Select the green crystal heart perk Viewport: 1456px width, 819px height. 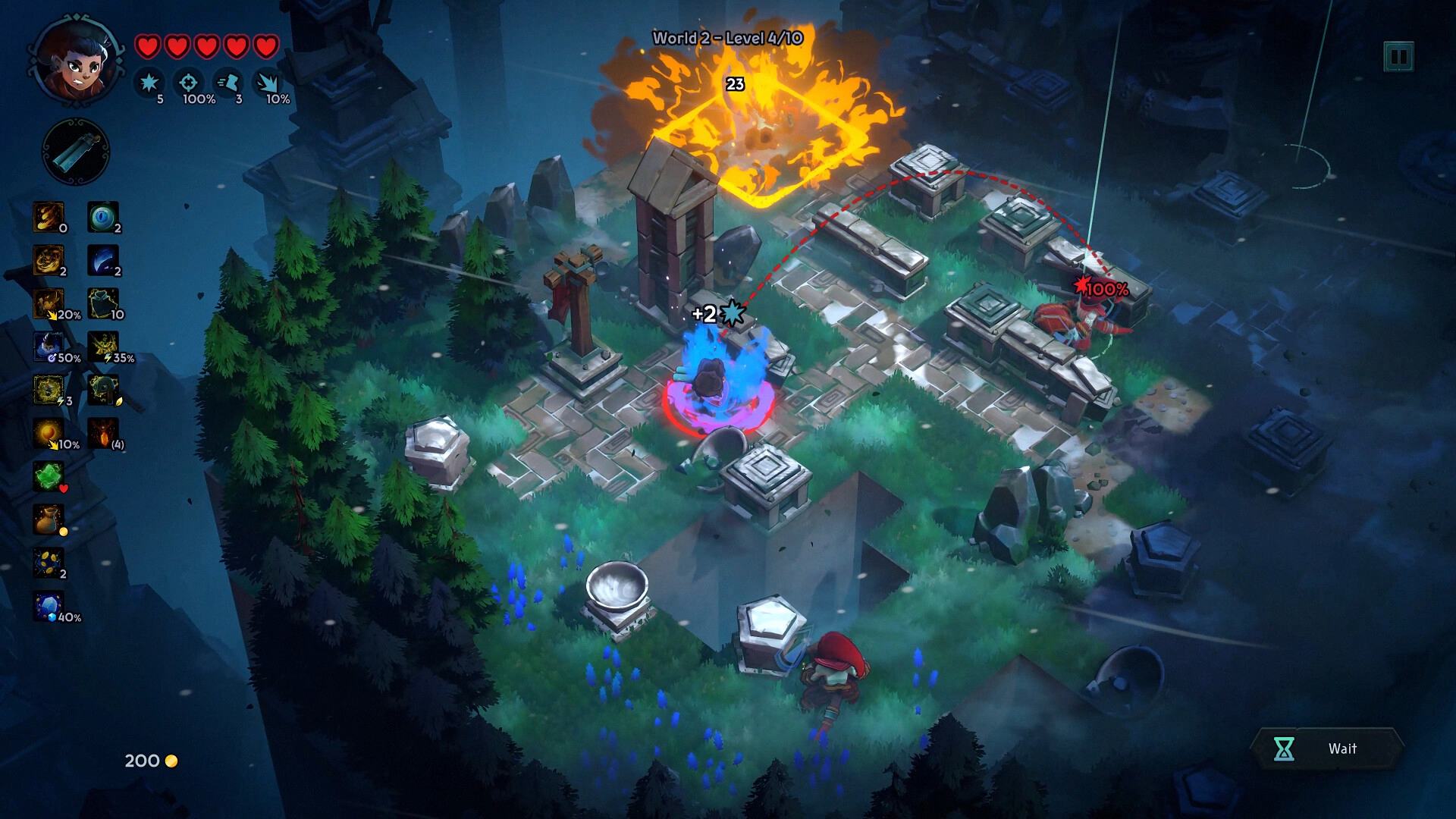pyautogui.click(x=49, y=476)
